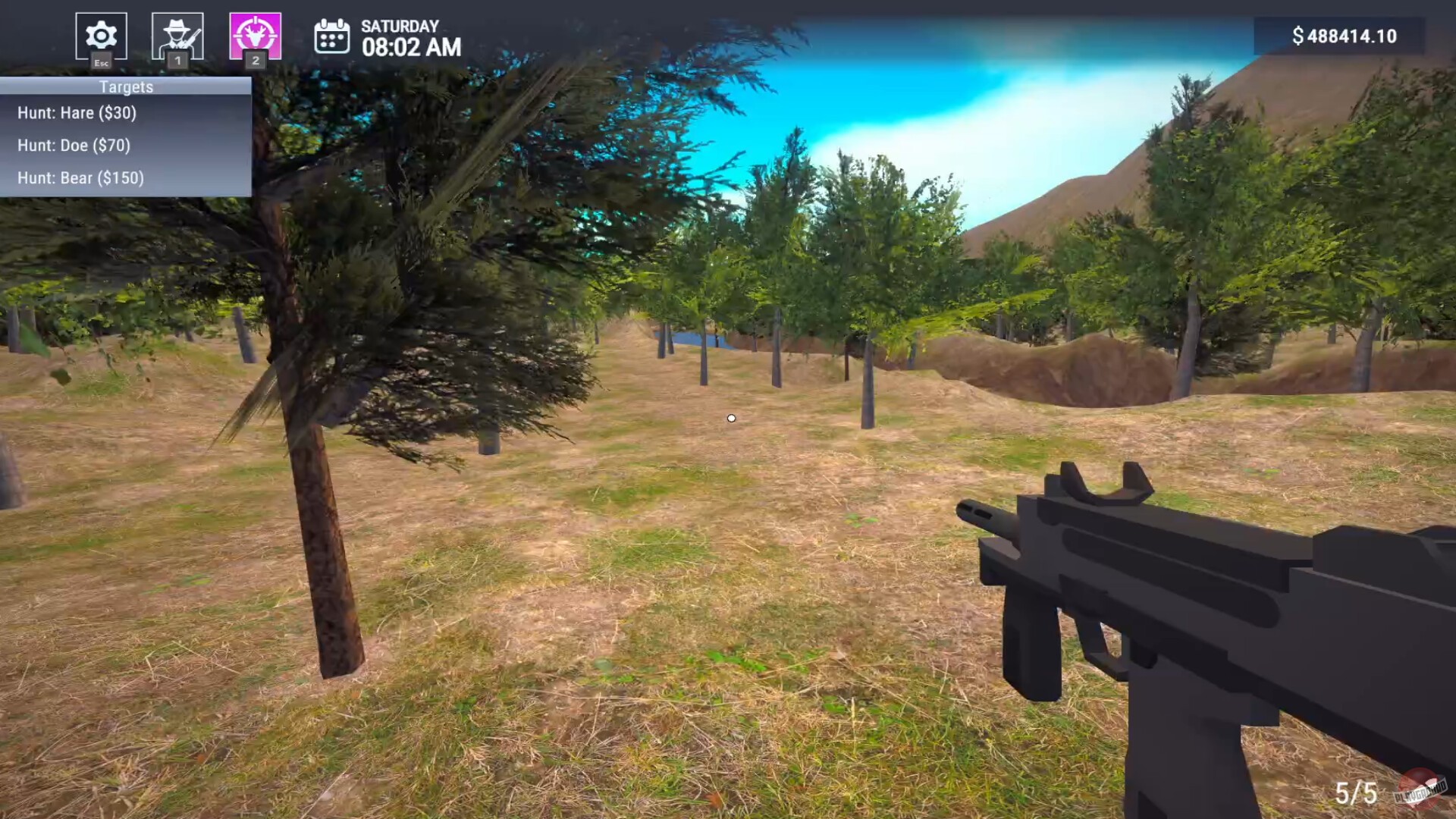Select the Hunt: Doe ($70) objective
The width and height of the screenshot is (1456, 819).
point(74,146)
